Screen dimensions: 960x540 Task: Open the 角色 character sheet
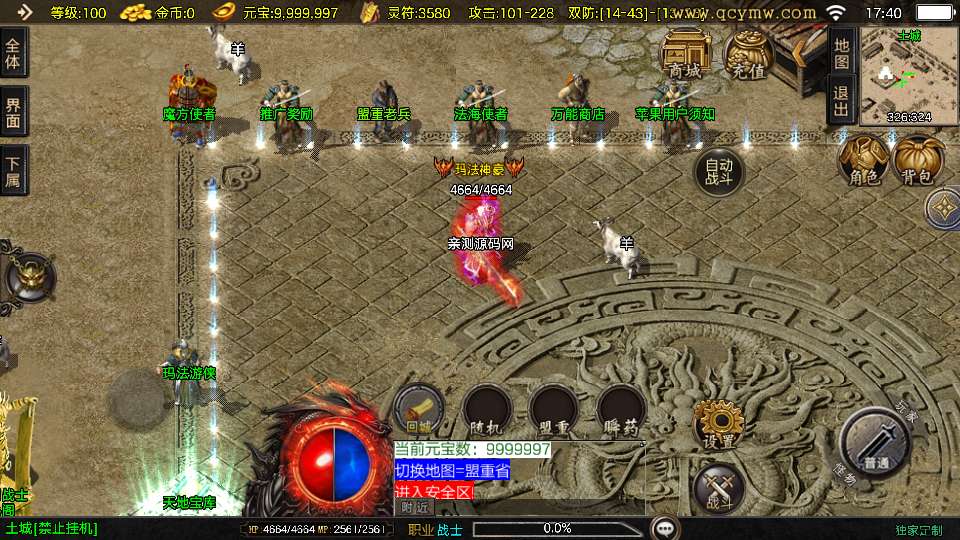pyautogui.click(x=863, y=162)
